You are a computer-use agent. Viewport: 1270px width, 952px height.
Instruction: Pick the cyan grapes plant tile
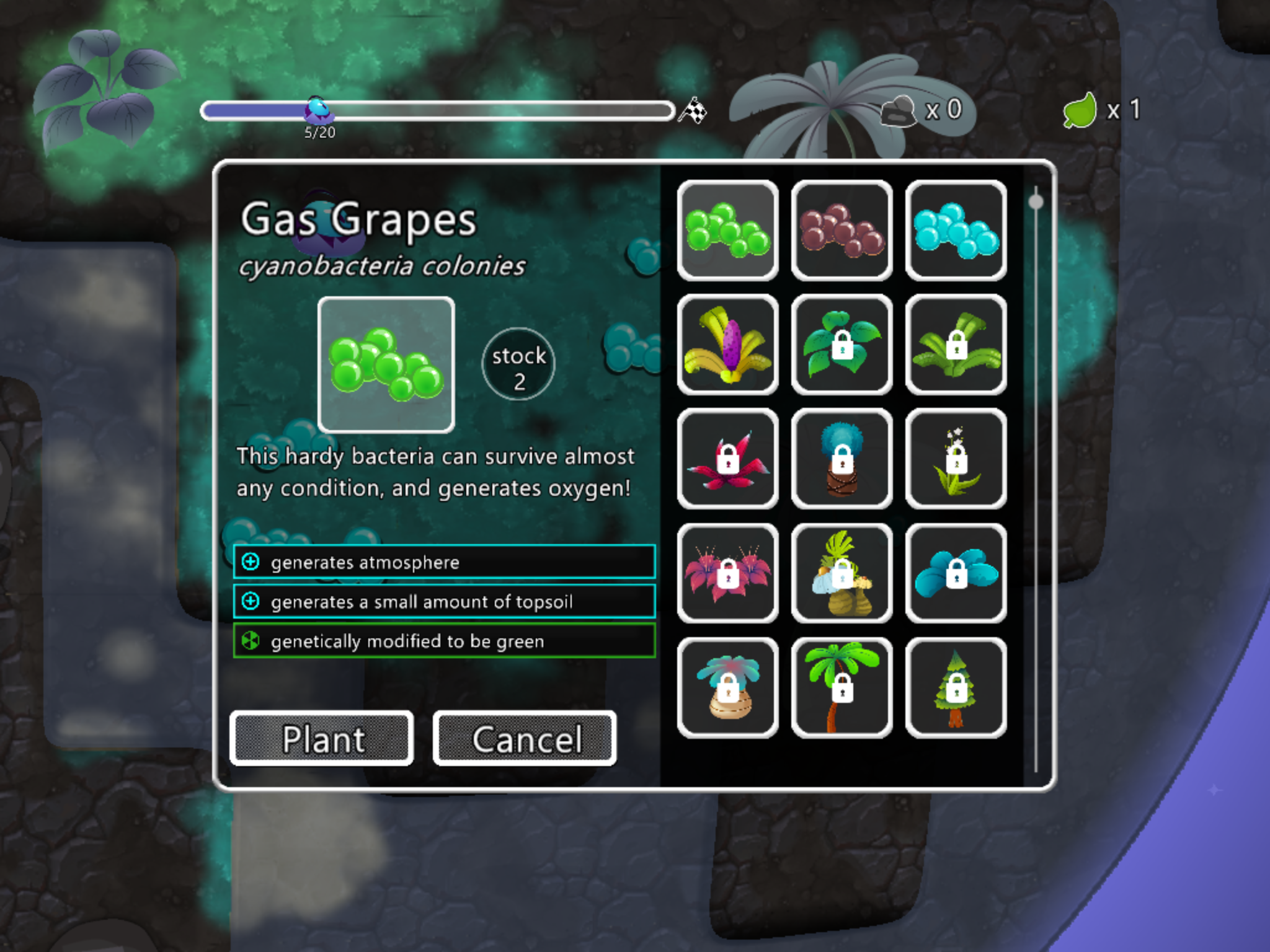click(x=956, y=231)
